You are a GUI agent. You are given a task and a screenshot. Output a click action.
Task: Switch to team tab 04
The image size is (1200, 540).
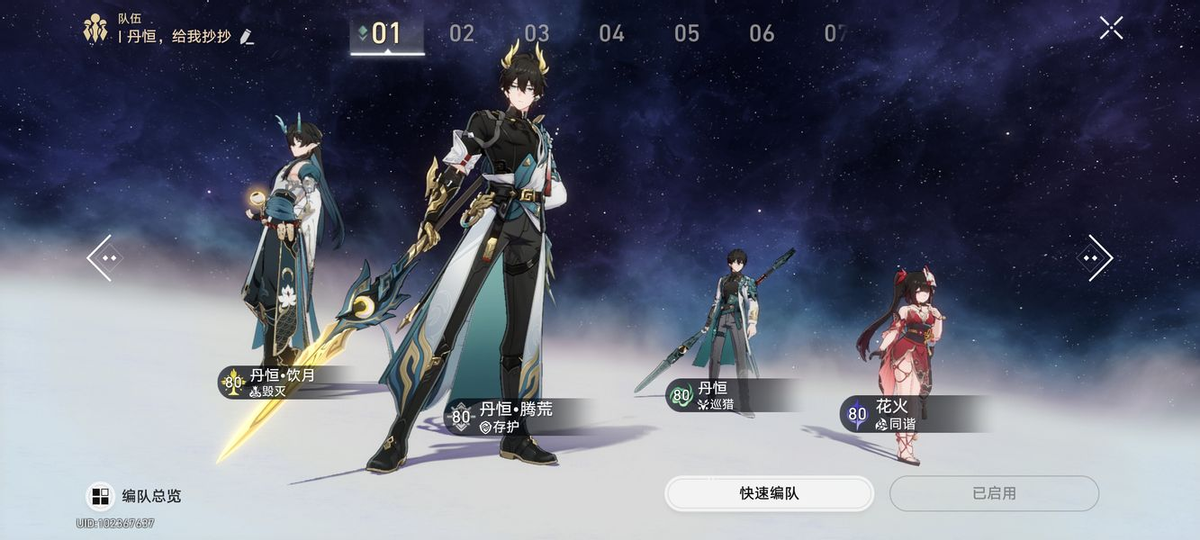[612, 34]
